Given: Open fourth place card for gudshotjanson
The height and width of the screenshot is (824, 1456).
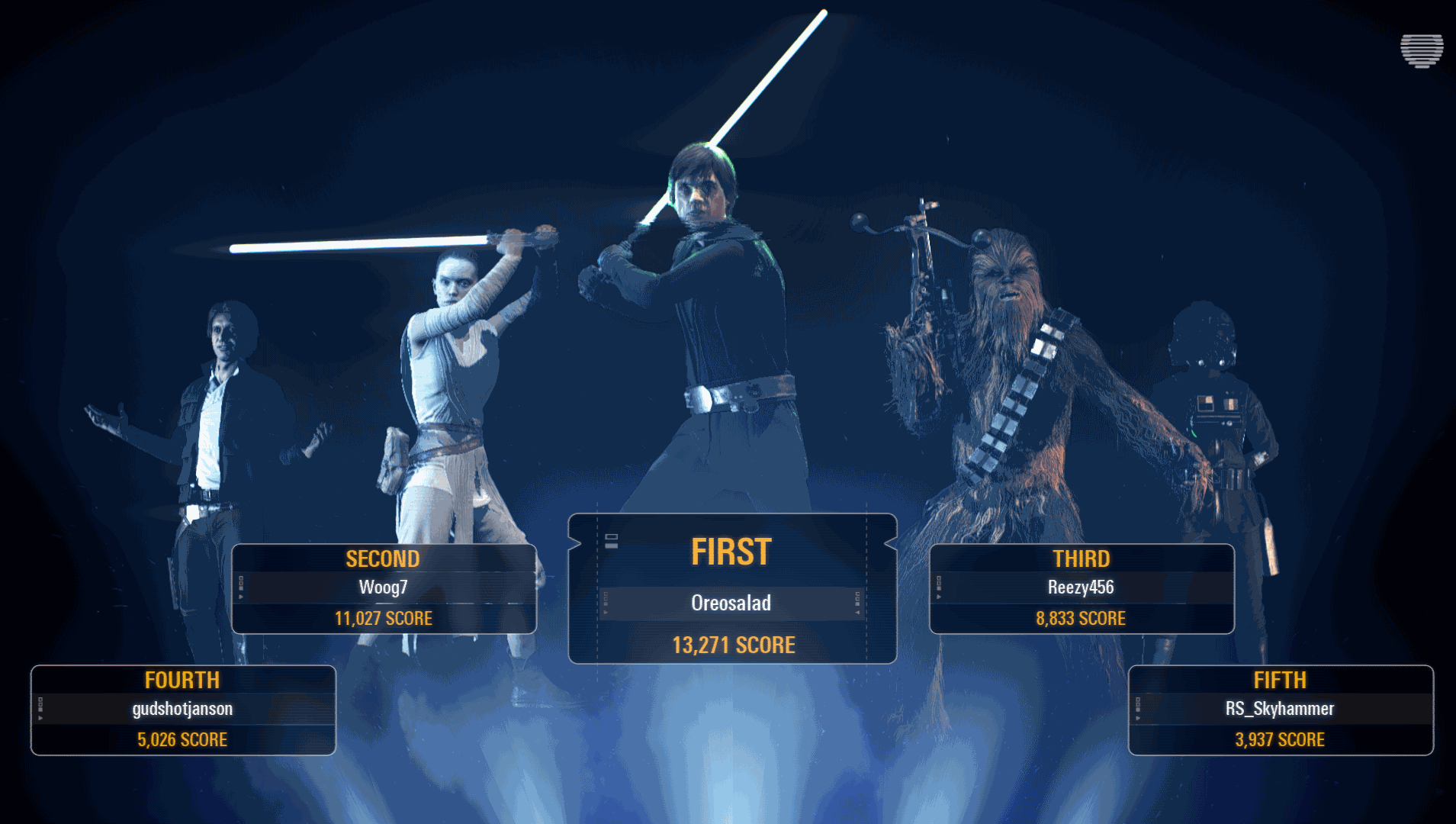Looking at the screenshot, I should point(183,710).
